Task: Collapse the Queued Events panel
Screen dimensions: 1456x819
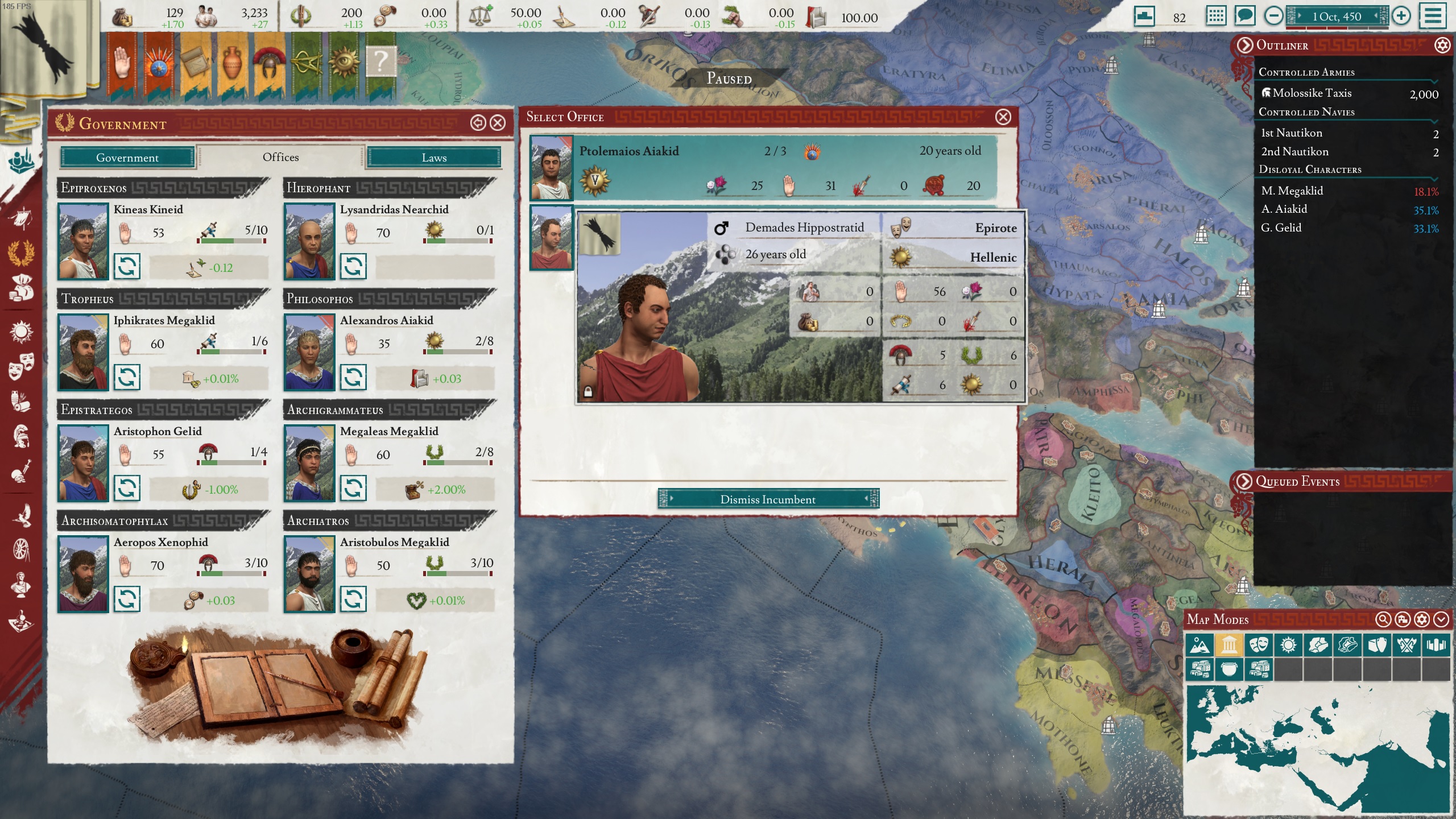Action: (1244, 482)
